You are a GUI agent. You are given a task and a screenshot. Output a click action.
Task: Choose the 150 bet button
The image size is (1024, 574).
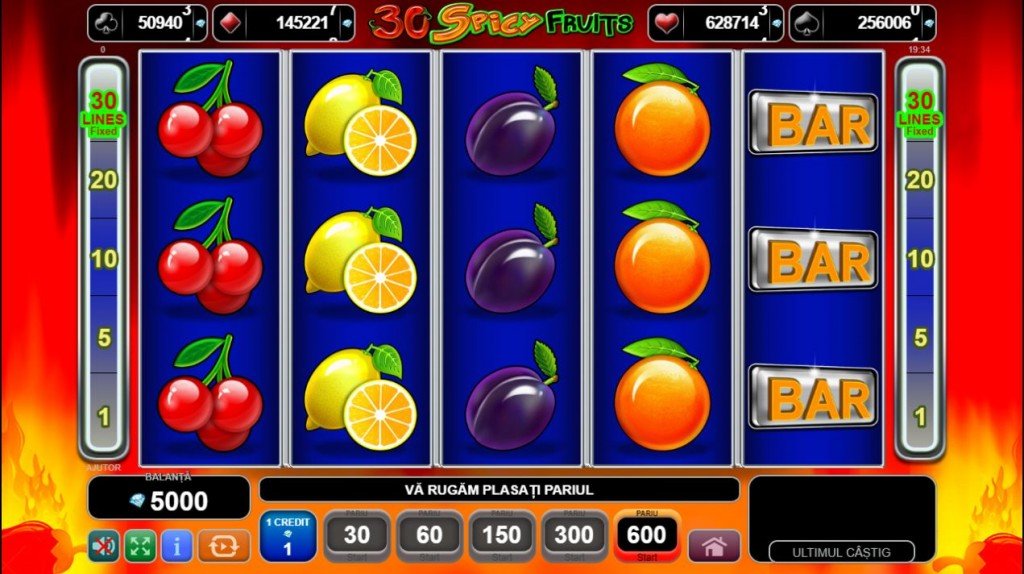[x=502, y=536]
